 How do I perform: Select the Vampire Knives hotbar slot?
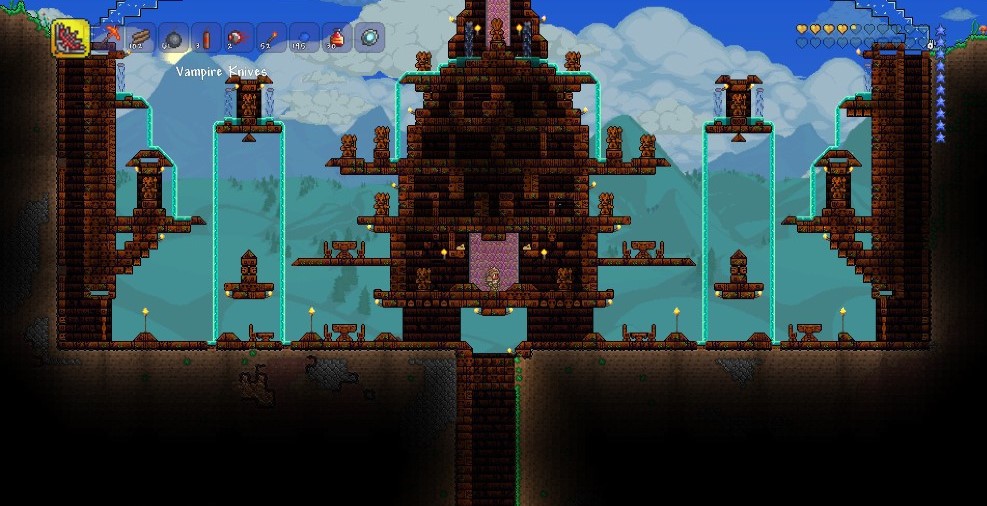pyautogui.click(x=71, y=39)
